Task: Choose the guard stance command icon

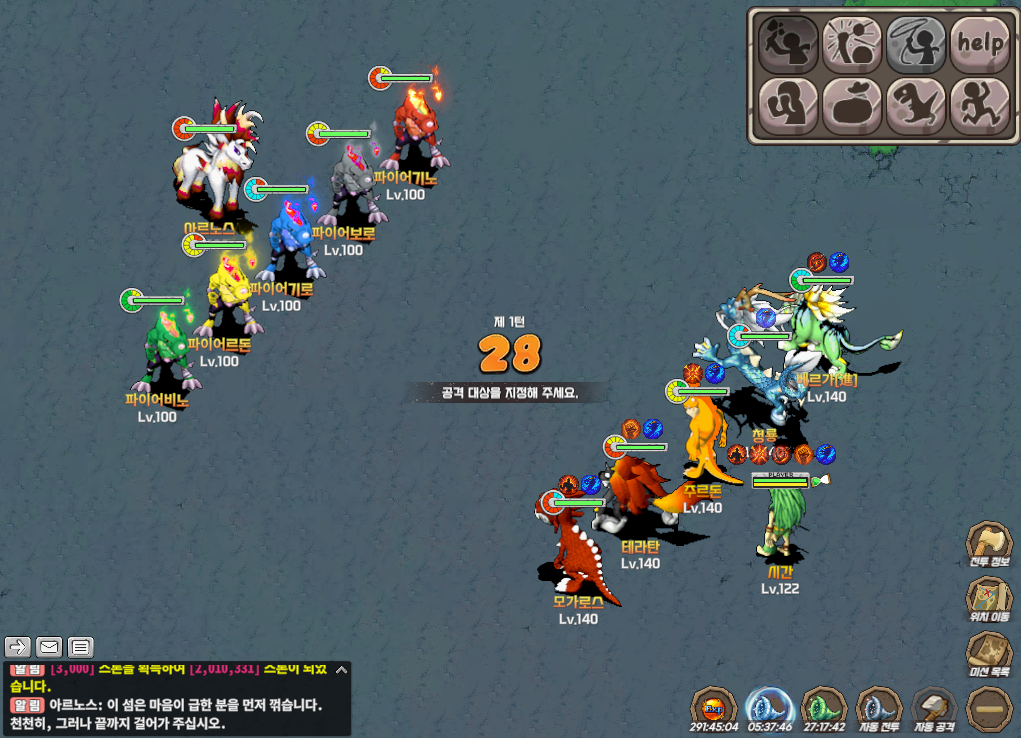Action: (x=789, y=104)
